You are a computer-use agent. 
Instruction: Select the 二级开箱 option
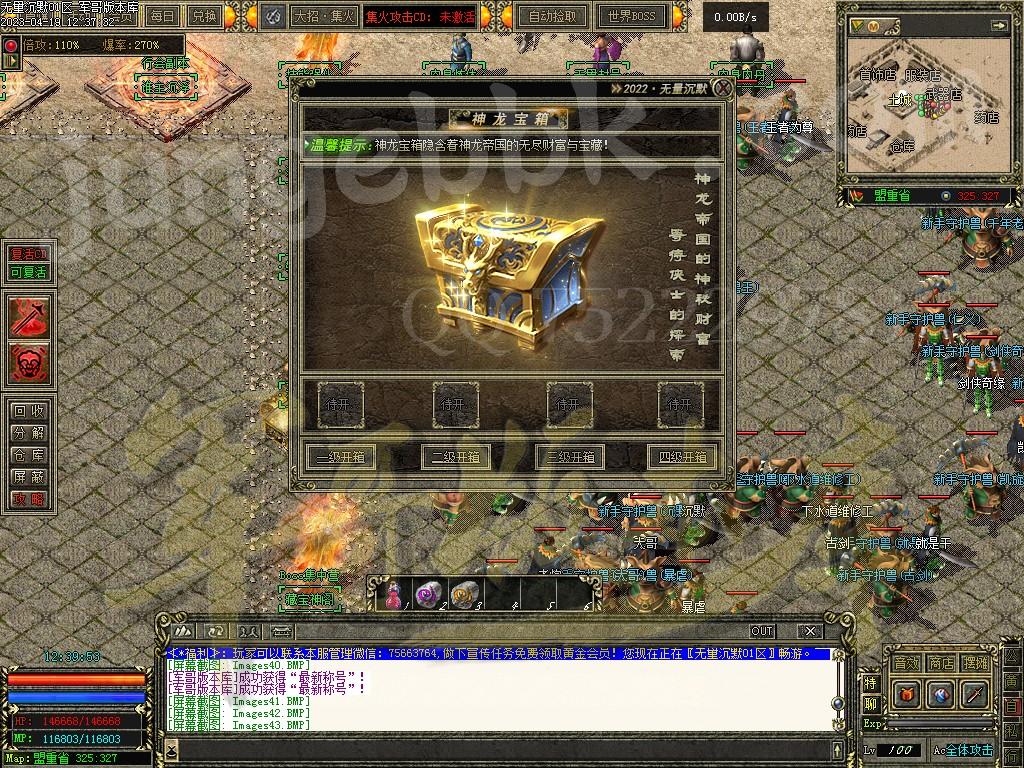tap(455, 457)
